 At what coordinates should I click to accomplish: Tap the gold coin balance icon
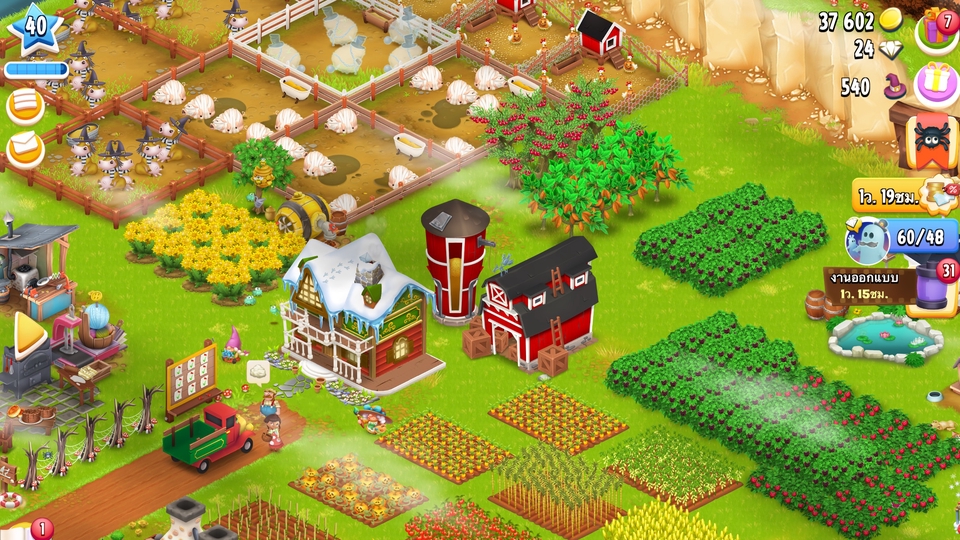pyautogui.click(x=891, y=21)
